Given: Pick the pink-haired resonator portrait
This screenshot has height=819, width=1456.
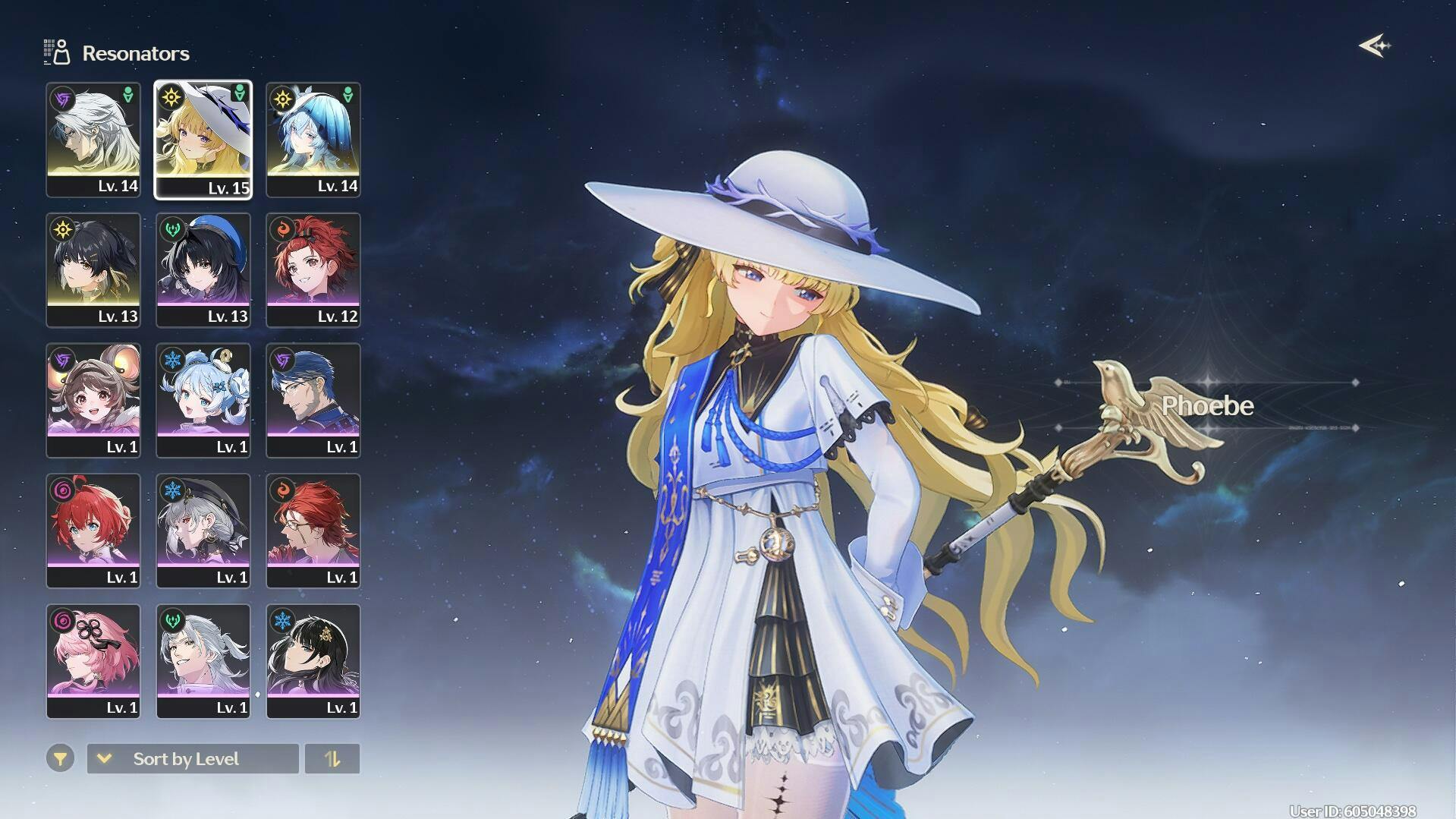Looking at the screenshot, I should 93,661.
